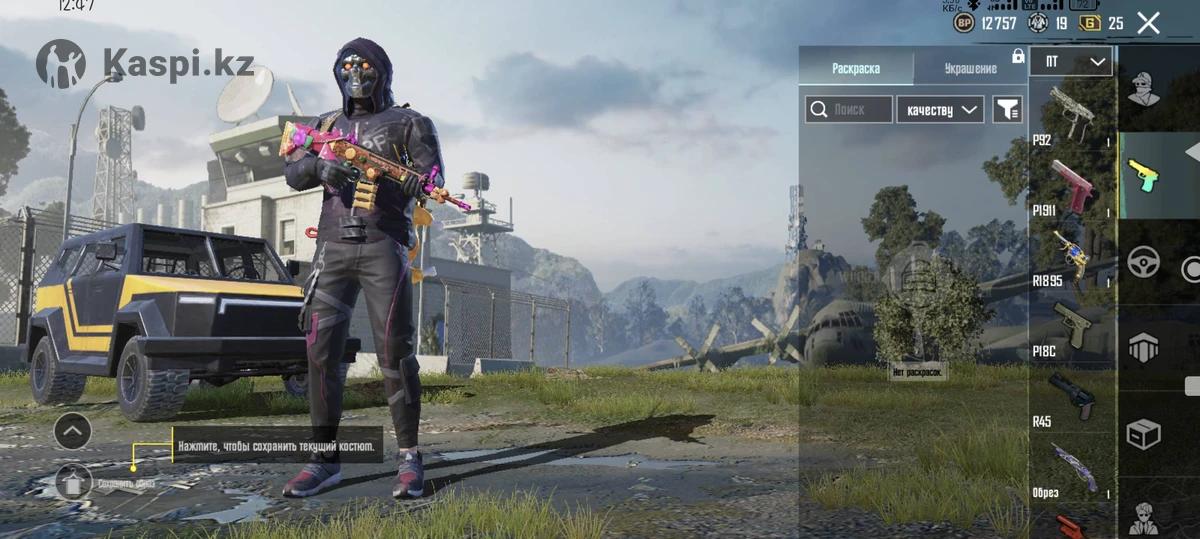The height and width of the screenshot is (539, 1200).
Task: Select the colorful pistol weapons category
Action: pos(1144,176)
